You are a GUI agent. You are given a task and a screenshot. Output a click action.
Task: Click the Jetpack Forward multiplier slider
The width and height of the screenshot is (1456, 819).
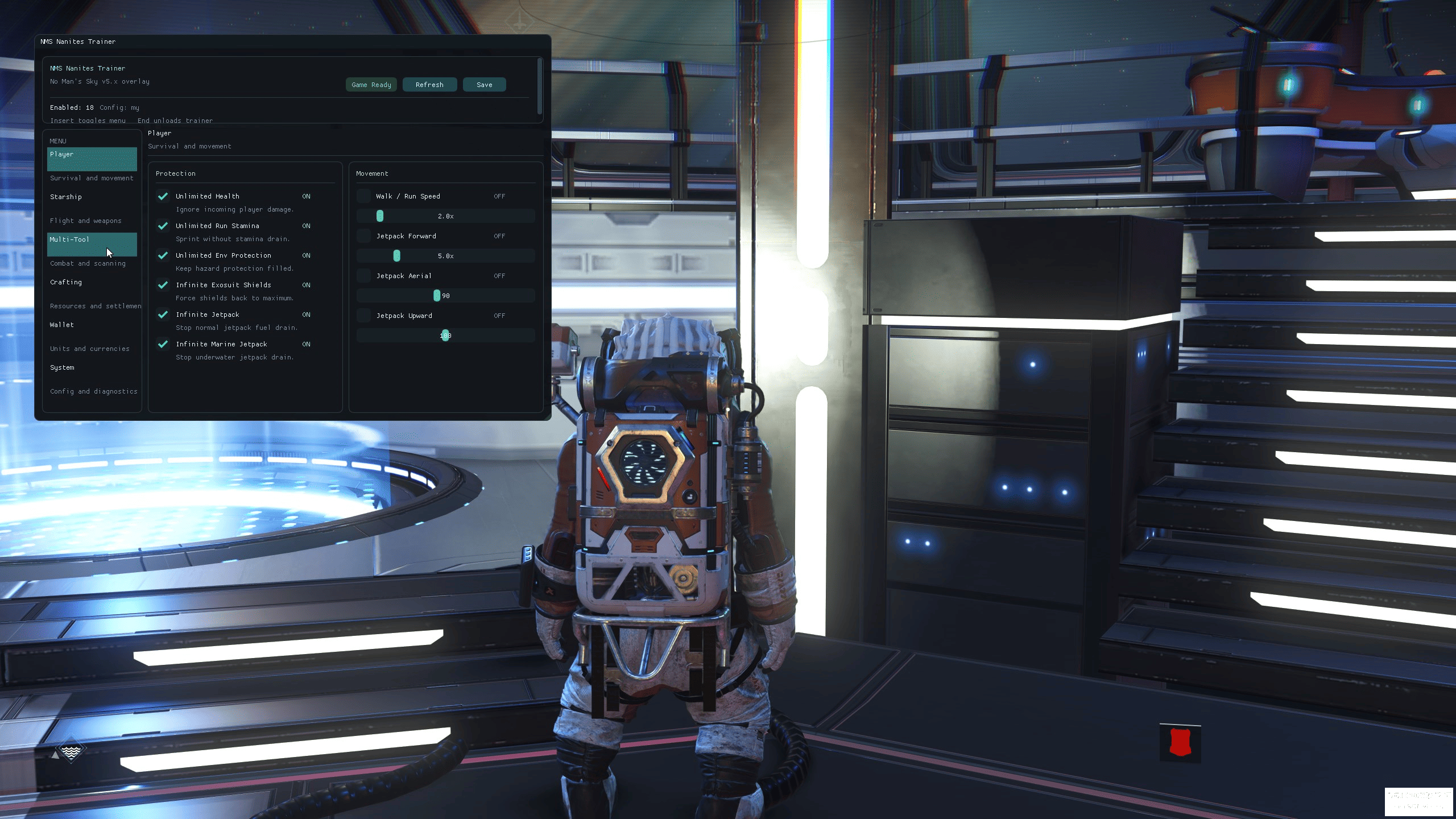click(445, 256)
